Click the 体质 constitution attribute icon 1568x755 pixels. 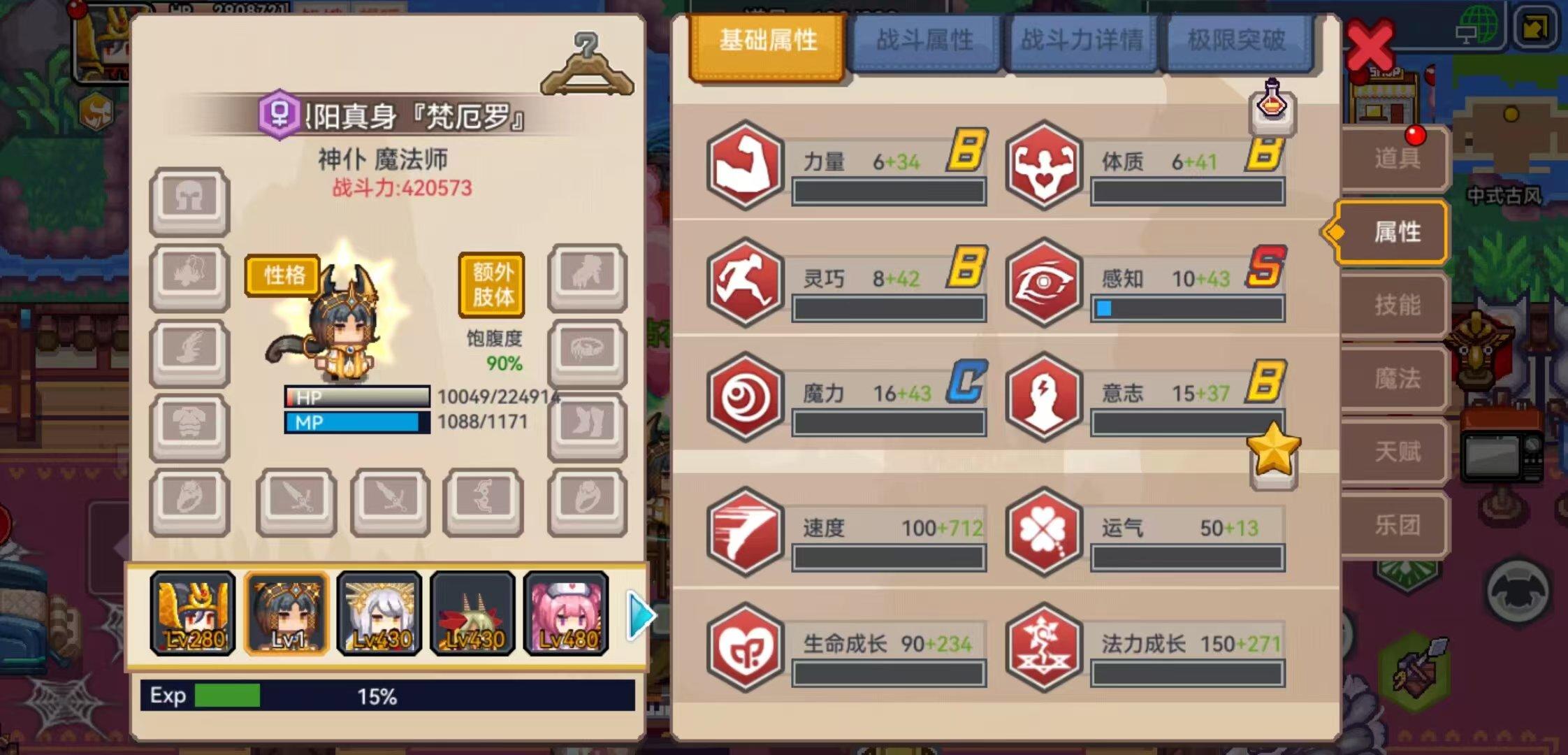[x=1044, y=166]
